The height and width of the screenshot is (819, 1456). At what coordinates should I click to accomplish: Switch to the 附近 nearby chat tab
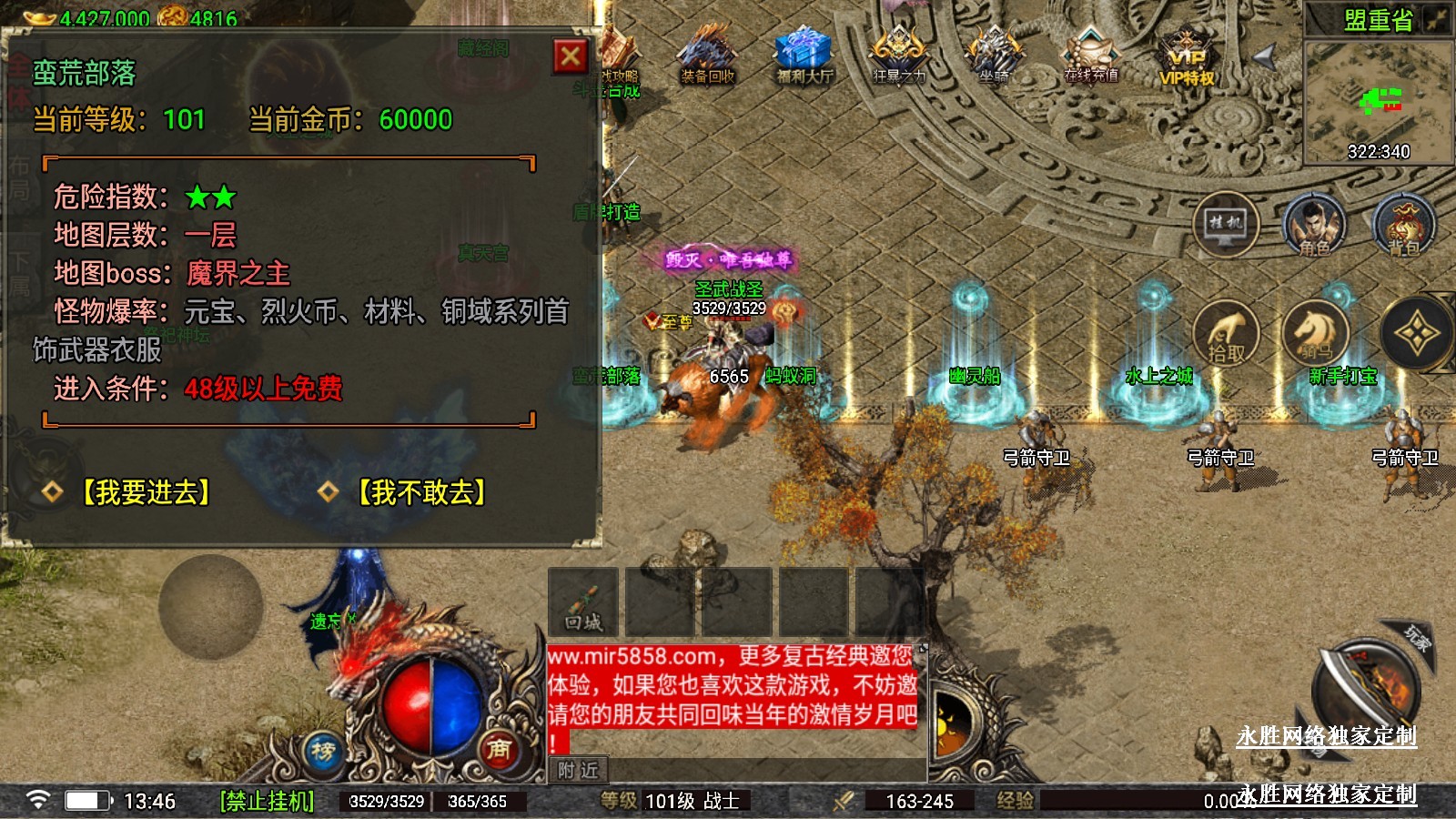tap(578, 770)
